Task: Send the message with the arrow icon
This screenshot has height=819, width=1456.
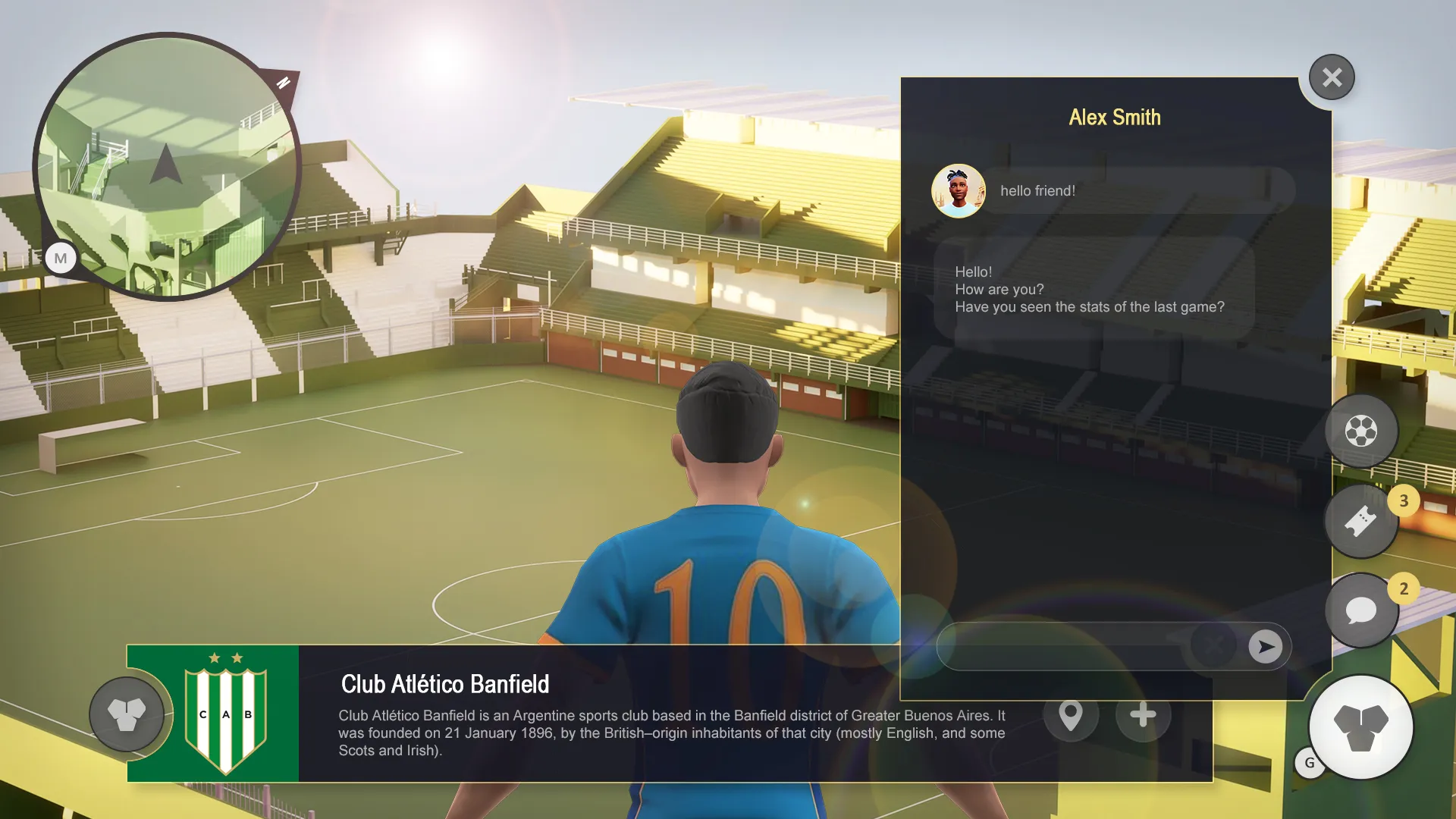Action: tap(1265, 646)
